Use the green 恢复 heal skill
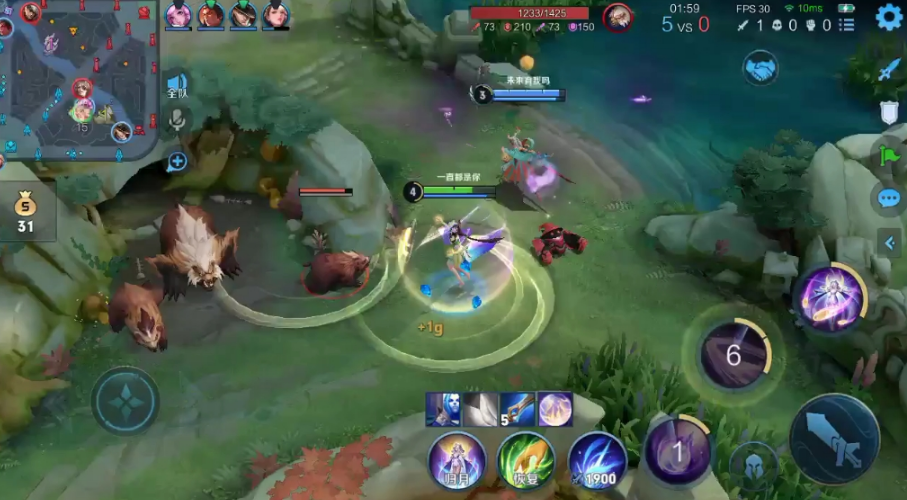The image size is (907, 500). point(527,462)
